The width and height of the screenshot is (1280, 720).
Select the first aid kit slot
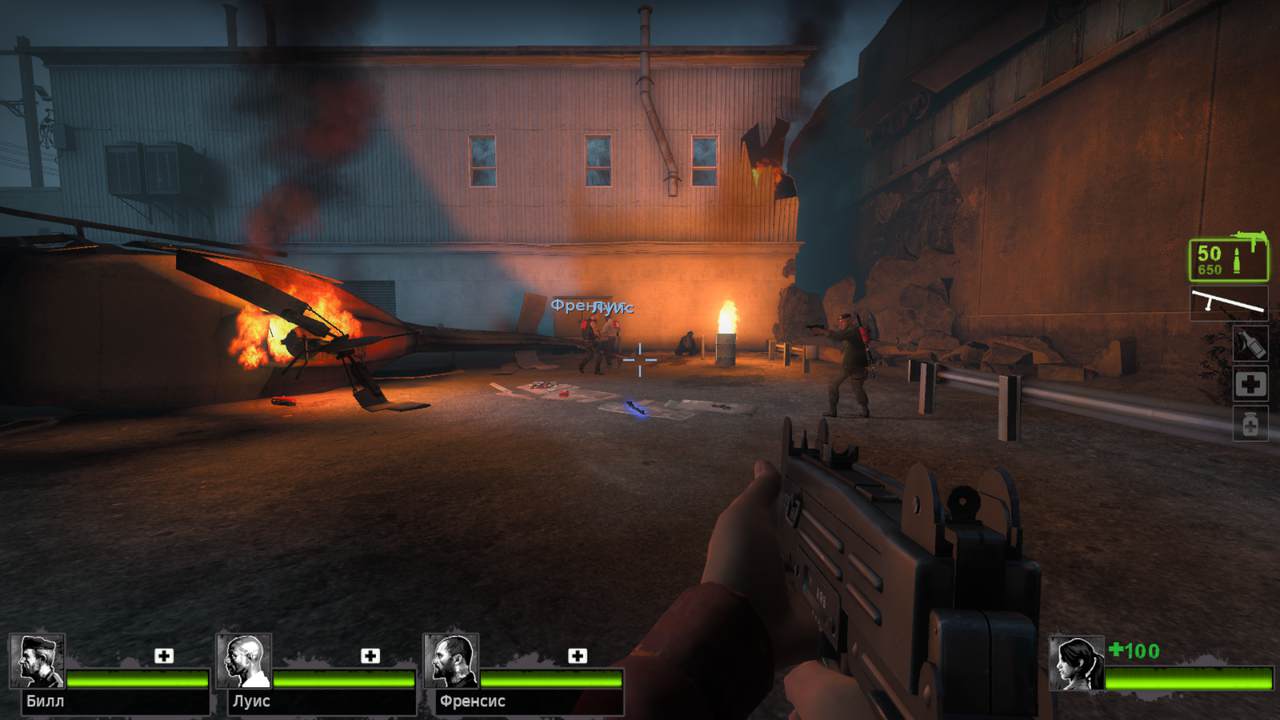click(x=1250, y=383)
